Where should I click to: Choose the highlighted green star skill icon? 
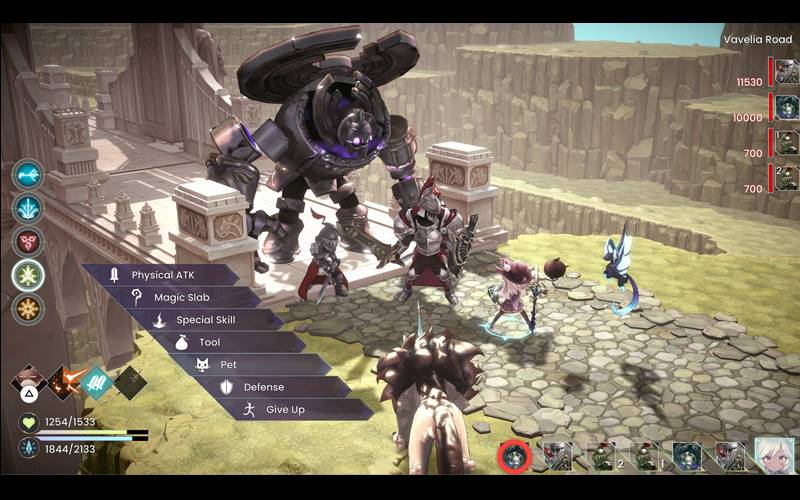tap(28, 275)
